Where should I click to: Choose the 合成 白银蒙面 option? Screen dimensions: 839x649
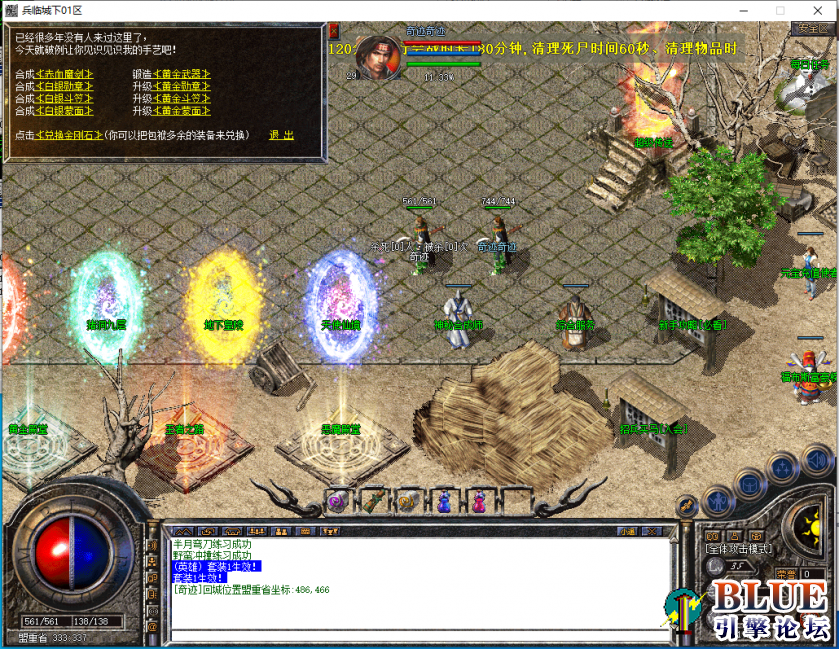(x=66, y=111)
